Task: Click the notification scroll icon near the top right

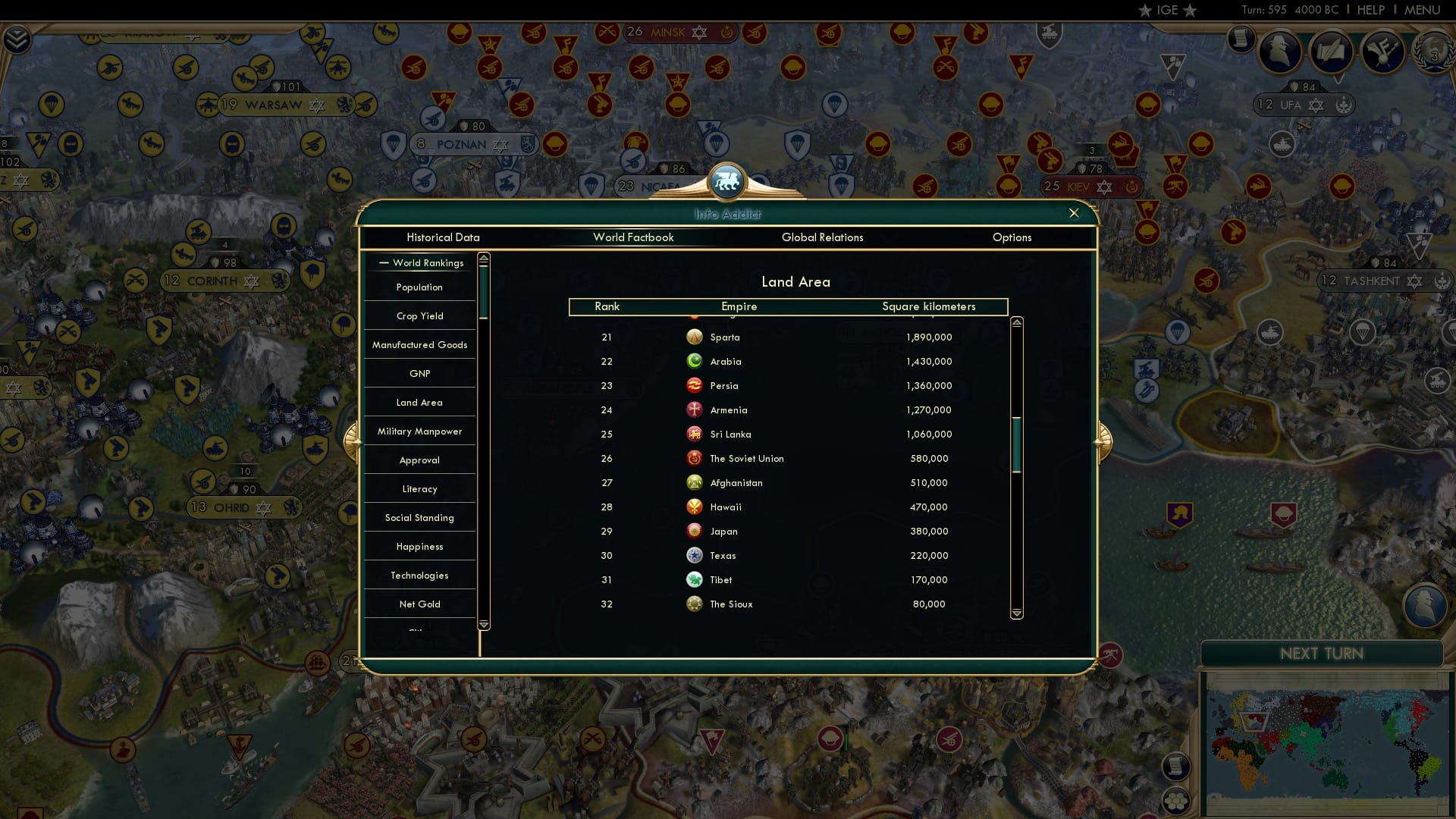Action: pyautogui.click(x=1241, y=39)
